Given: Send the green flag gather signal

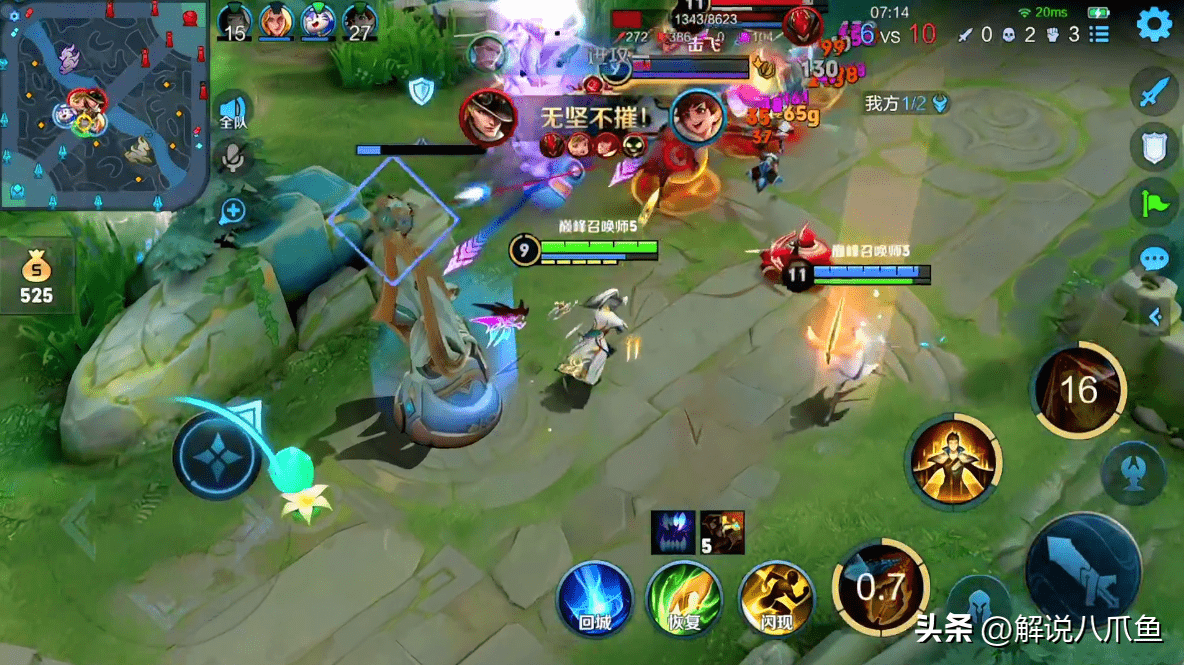Looking at the screenshot, I should (1156, 203).
